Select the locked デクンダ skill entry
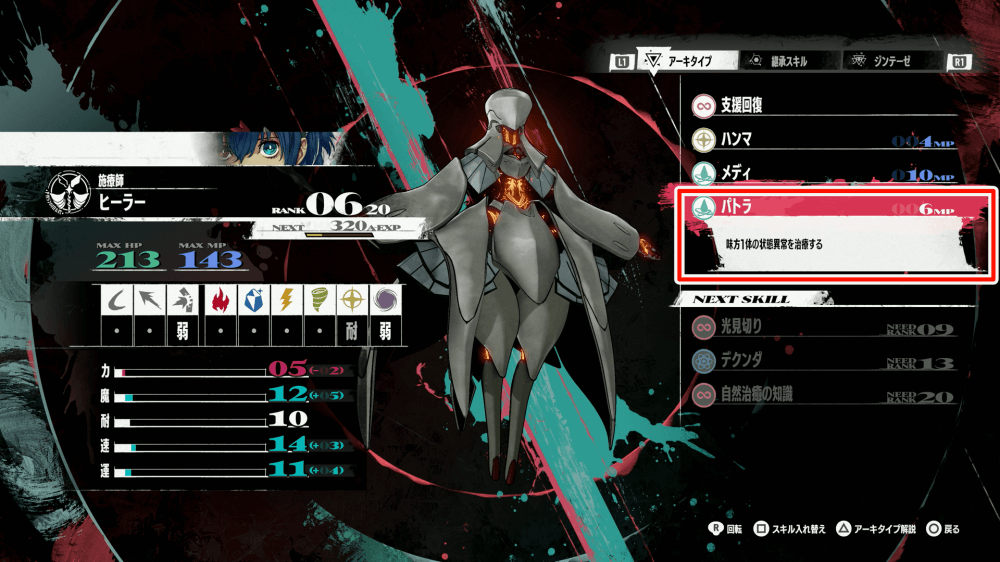Image resolution: width=1000 pixels, height=562 pixels. coord(822,361)
